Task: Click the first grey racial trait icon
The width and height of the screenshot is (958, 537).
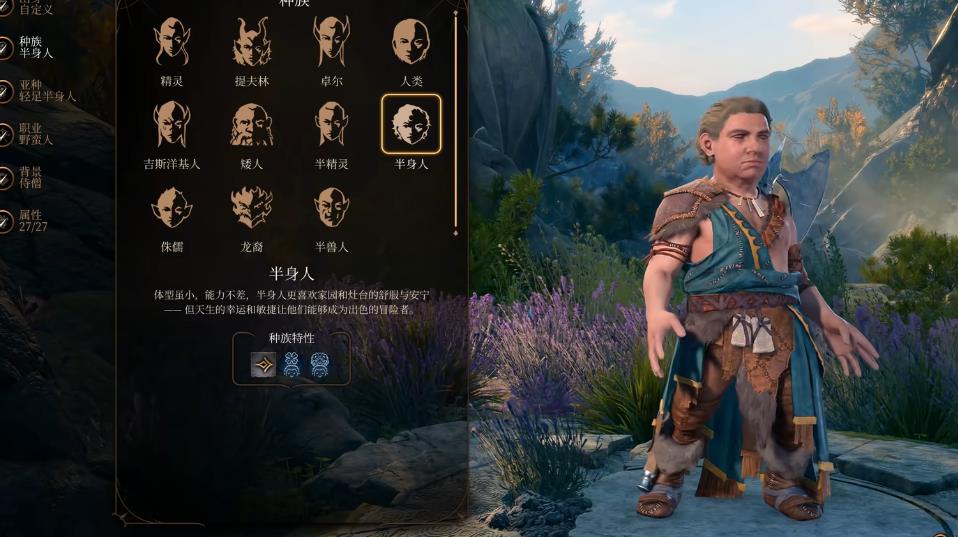Action: coord(263,365)
